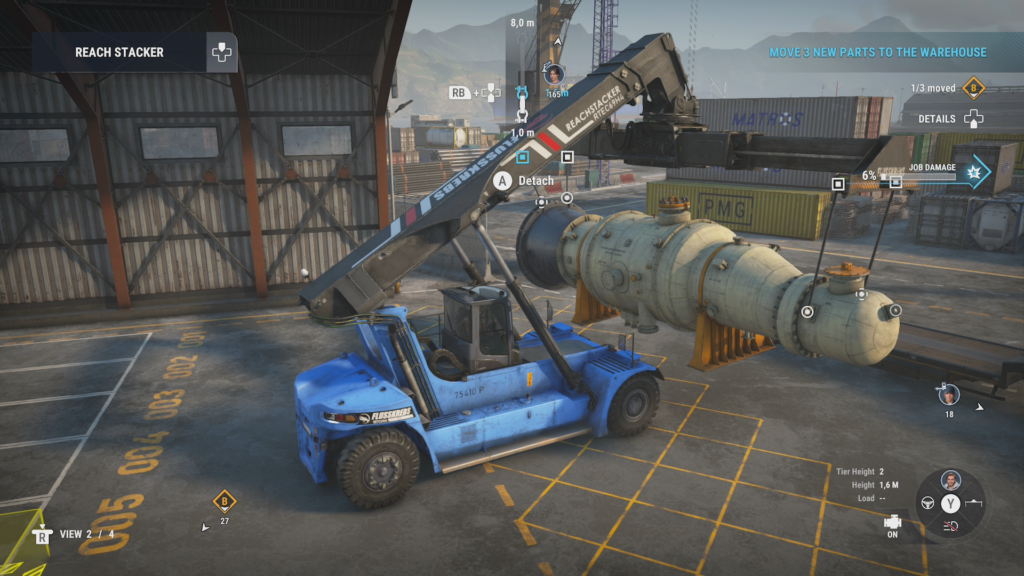Select the orange B waypoint beside 1/3 moved
1024x576 pixels.
[x=974, y=88]
